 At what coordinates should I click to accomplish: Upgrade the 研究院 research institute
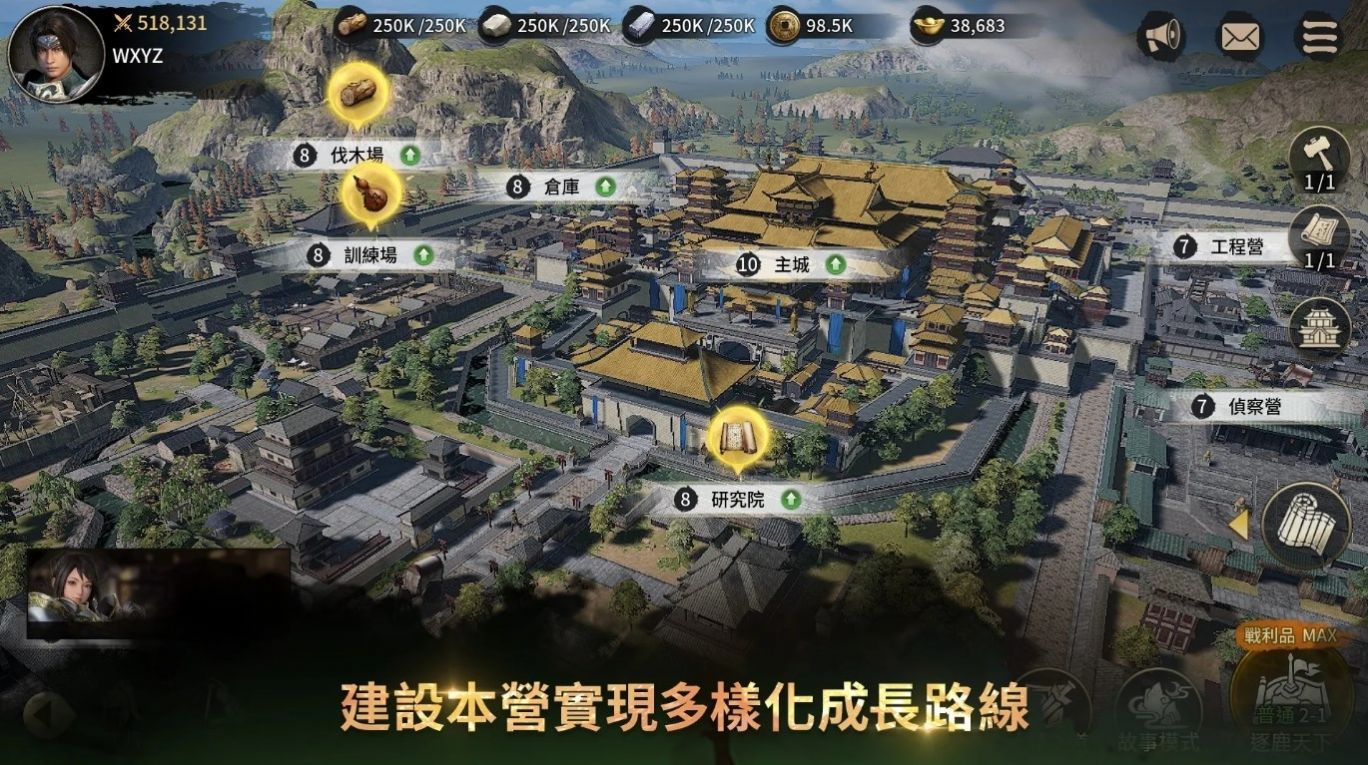[x=791, y=499]
